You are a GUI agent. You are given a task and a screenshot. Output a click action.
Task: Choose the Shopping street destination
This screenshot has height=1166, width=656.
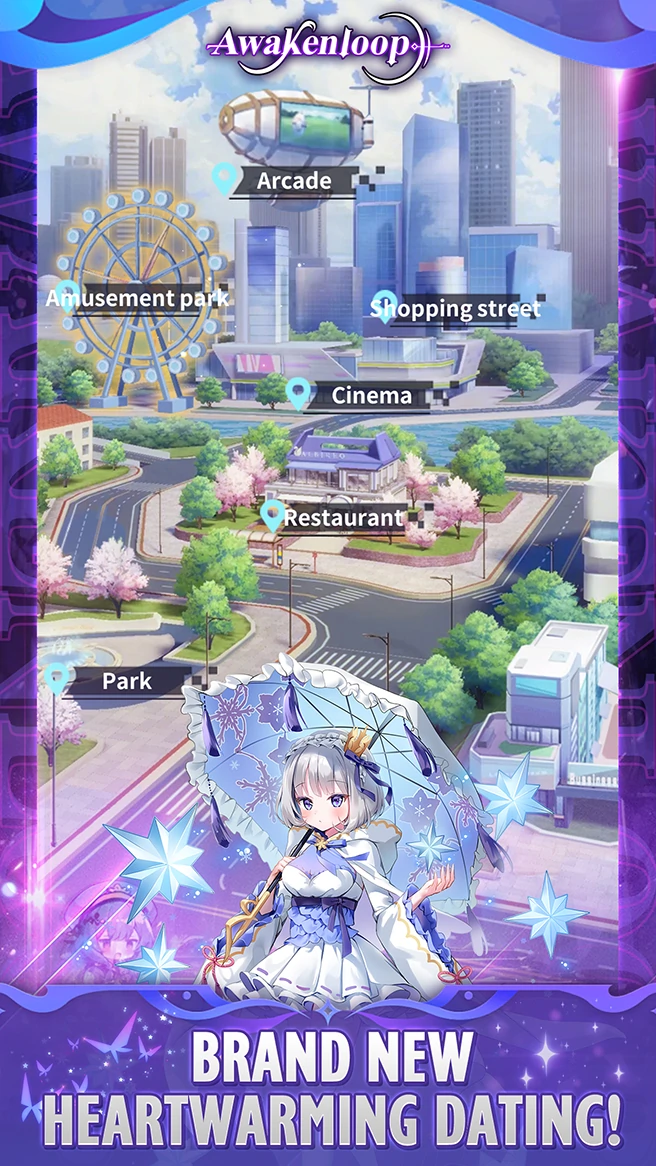455,309
